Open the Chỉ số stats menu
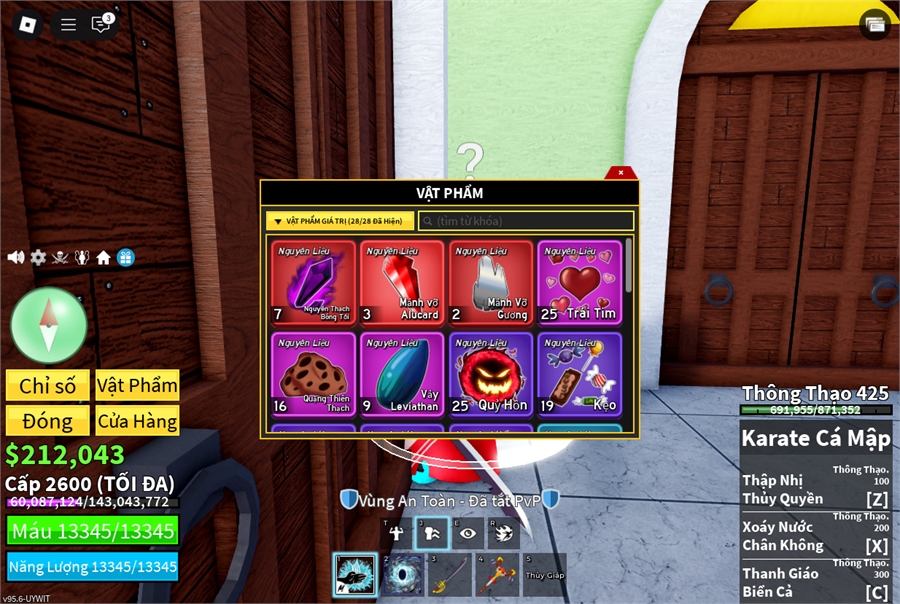This screenshot has width=900, height=604. 48,386
